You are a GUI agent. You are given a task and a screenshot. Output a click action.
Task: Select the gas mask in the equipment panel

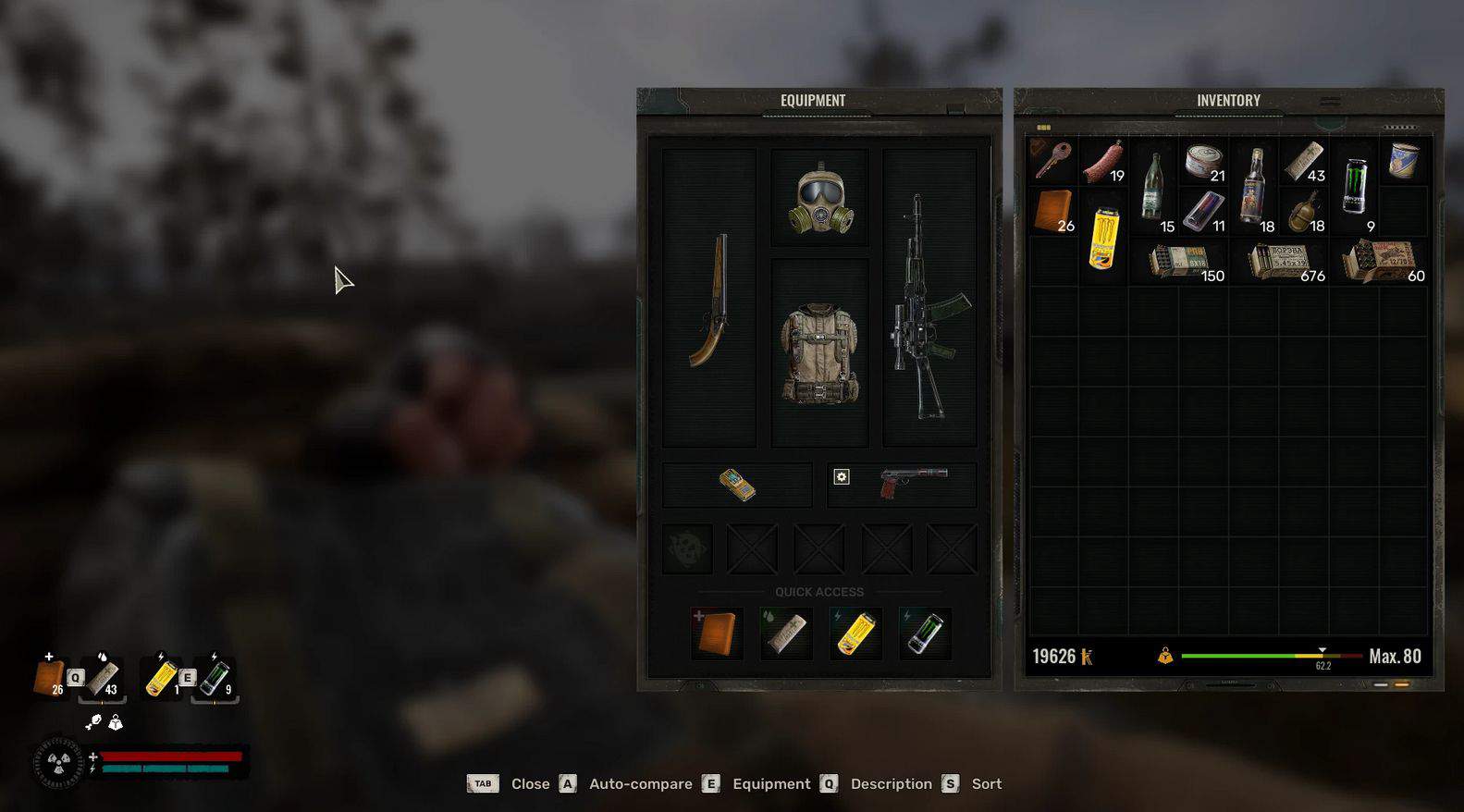[x=819, y=198]
